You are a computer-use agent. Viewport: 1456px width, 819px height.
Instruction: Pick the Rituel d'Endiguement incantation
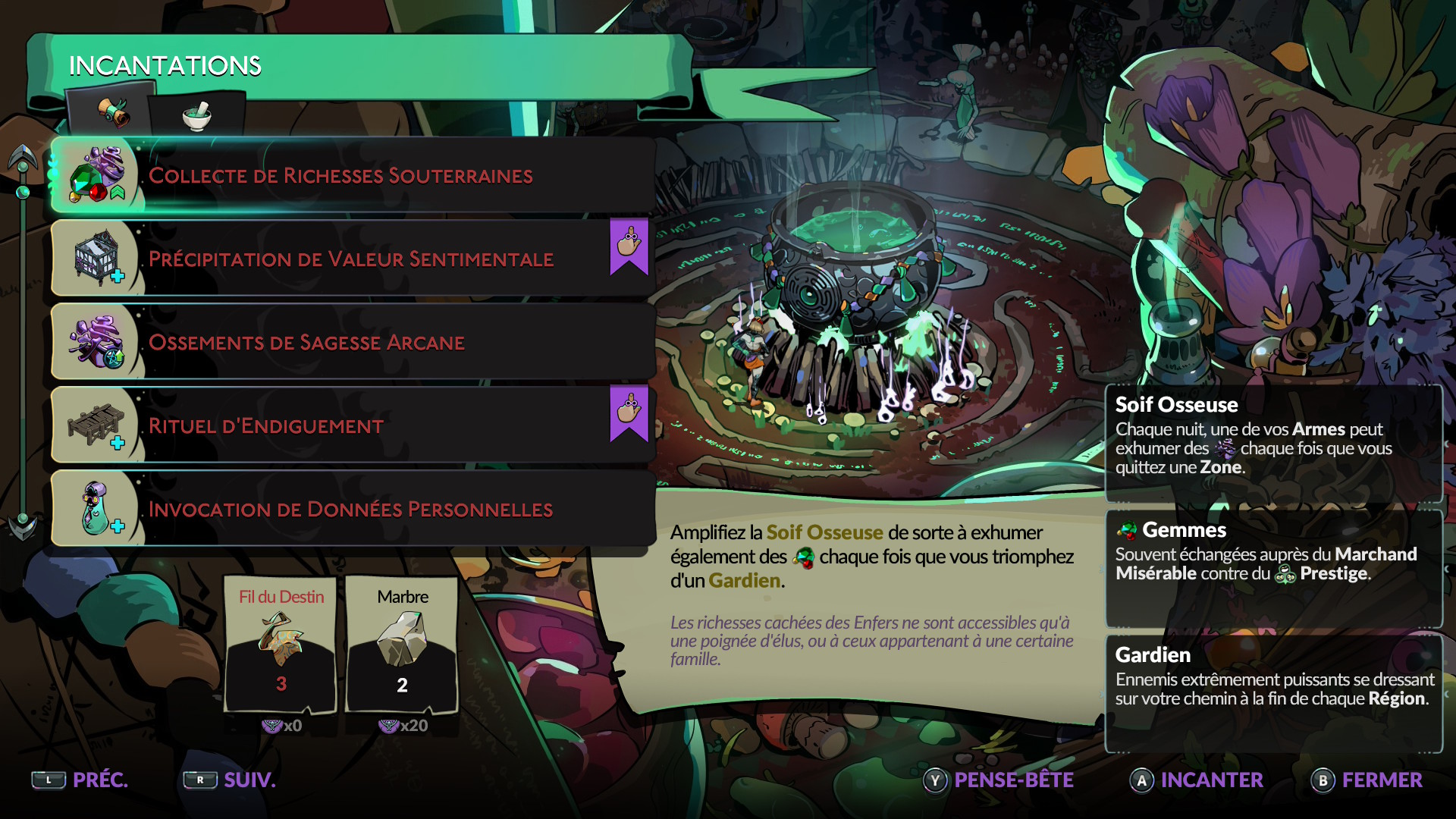[x=353, y=425]
